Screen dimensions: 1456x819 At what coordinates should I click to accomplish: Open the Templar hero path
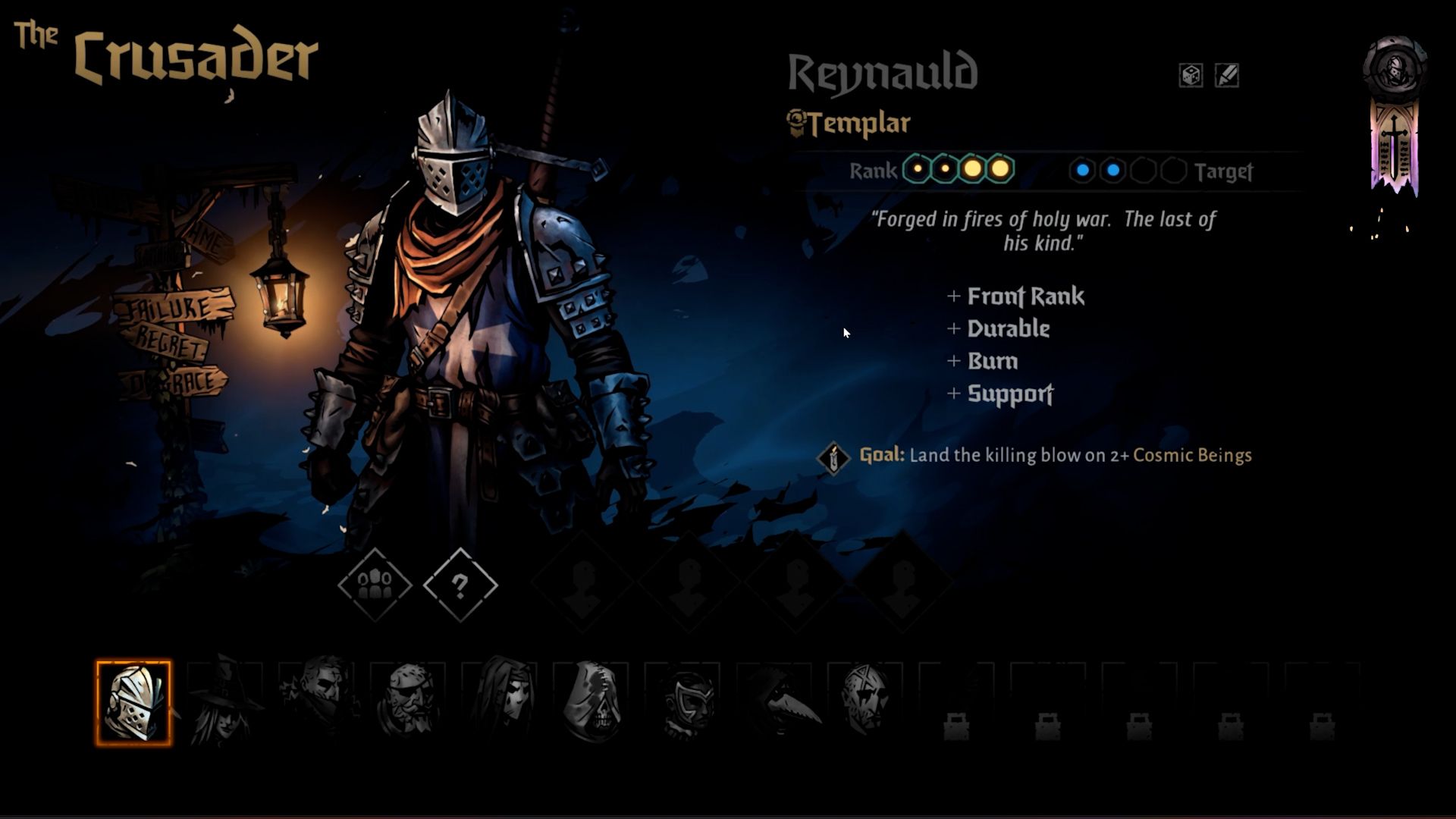(849, 124)
